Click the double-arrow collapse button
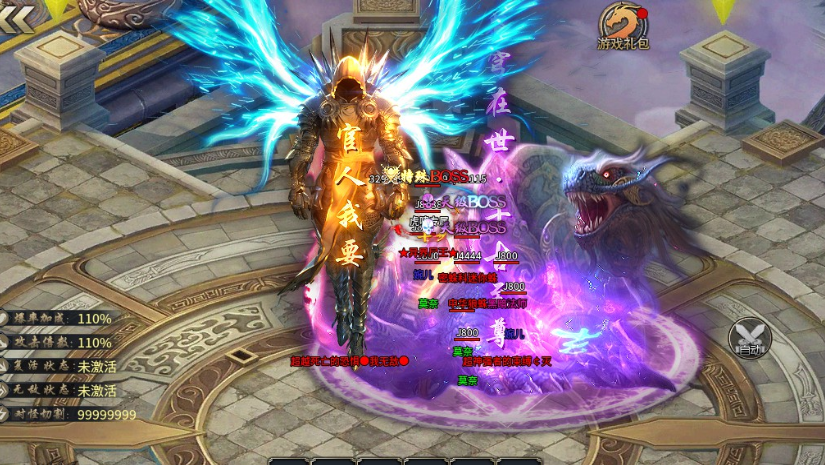 [17, 18]
